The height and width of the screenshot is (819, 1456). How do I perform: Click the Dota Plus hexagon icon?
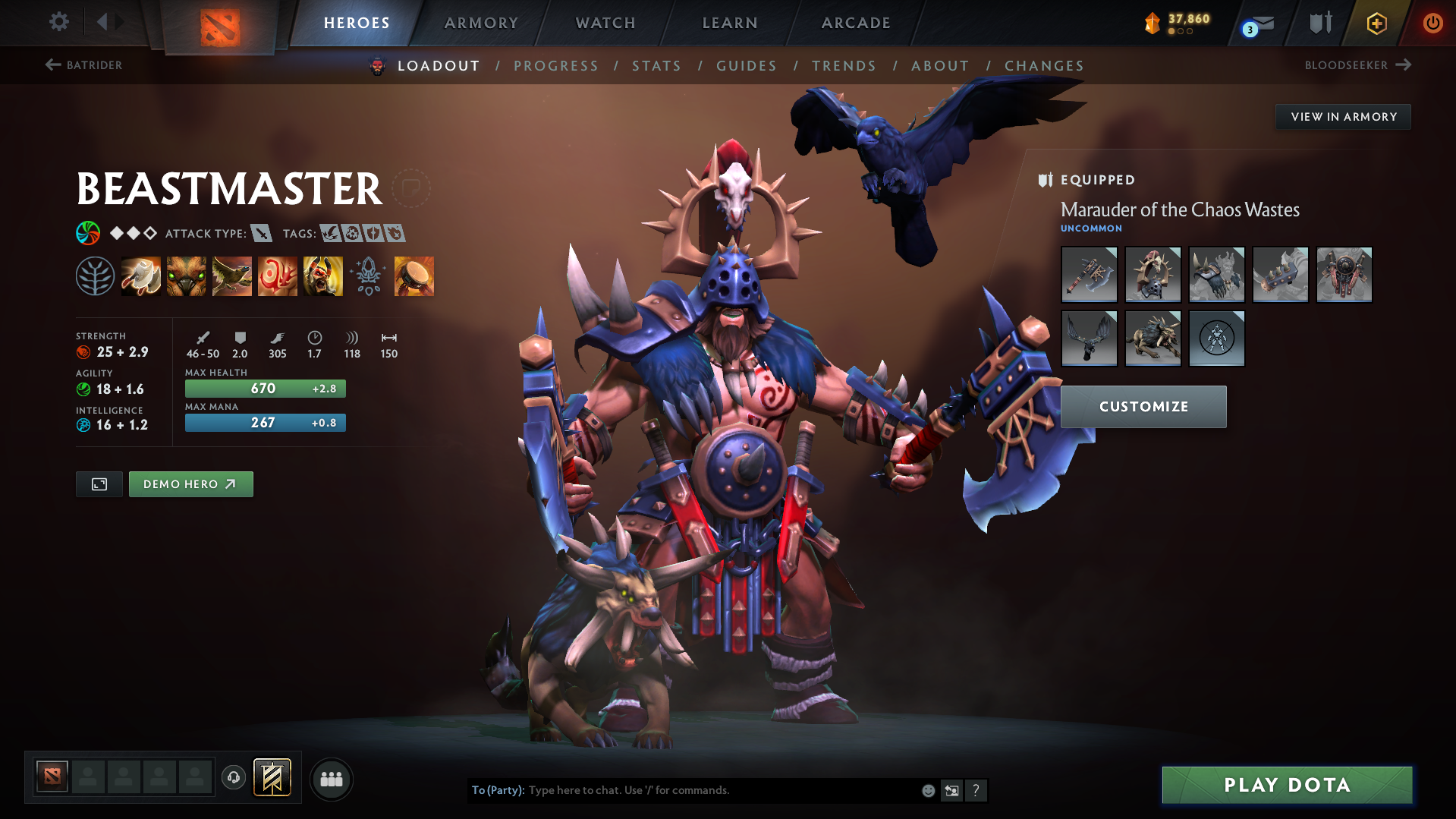pyautogui.click(x=1376, y=23)
